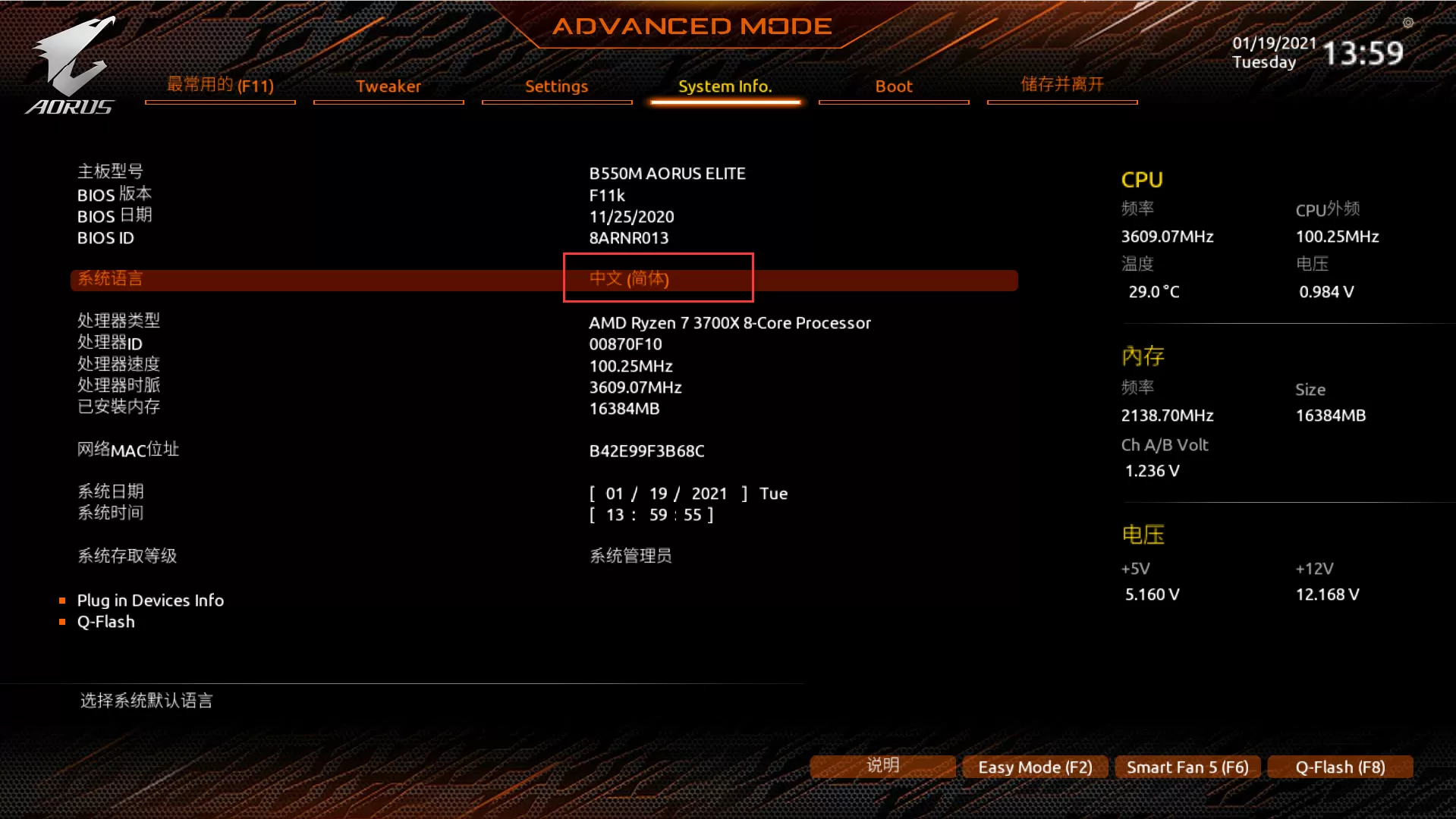Open Smart Fan 5 (F6)
Viewport: 1456px width, 819px height.
(x=1187, y=767)
